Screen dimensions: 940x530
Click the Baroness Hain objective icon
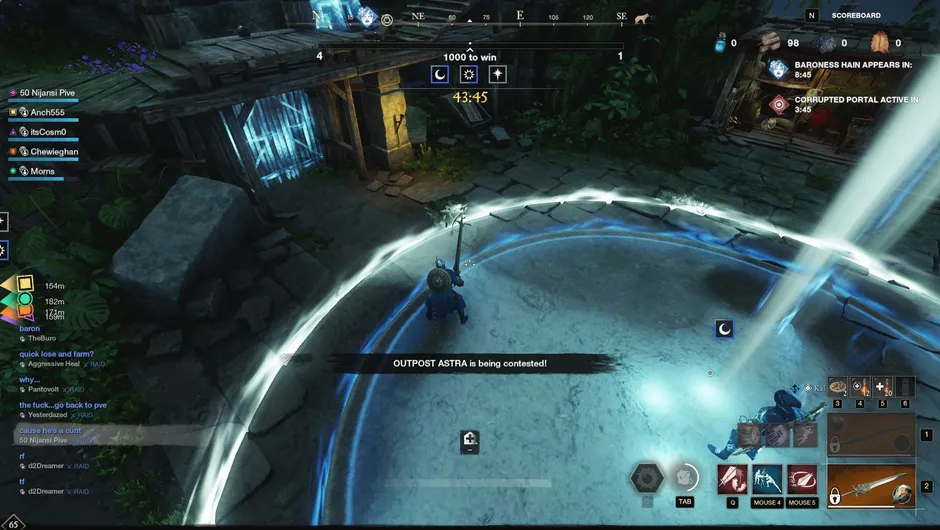coord(778,69)
